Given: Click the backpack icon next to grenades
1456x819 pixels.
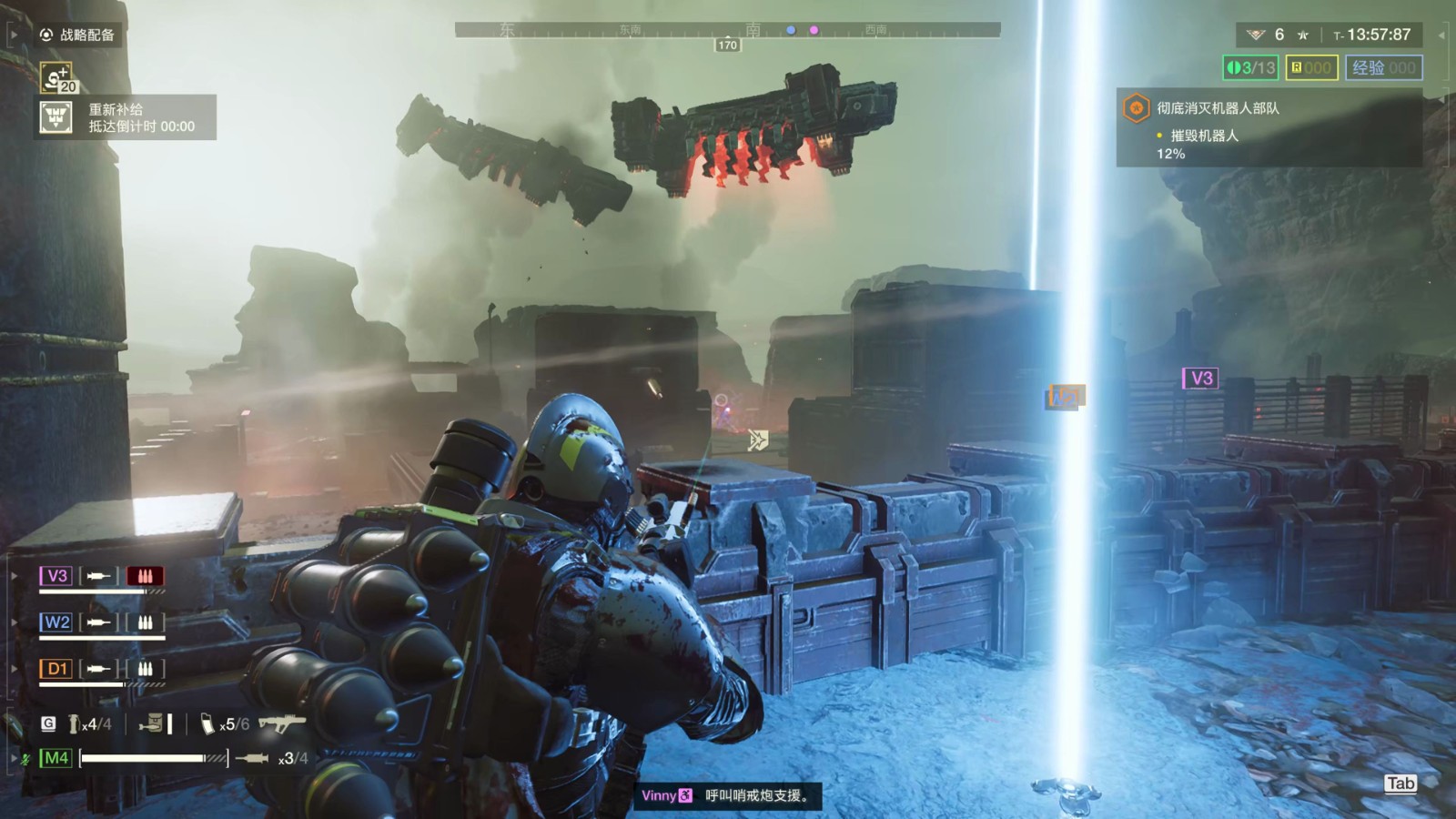Looking at the screenshot, I should (x=153, y=723).
